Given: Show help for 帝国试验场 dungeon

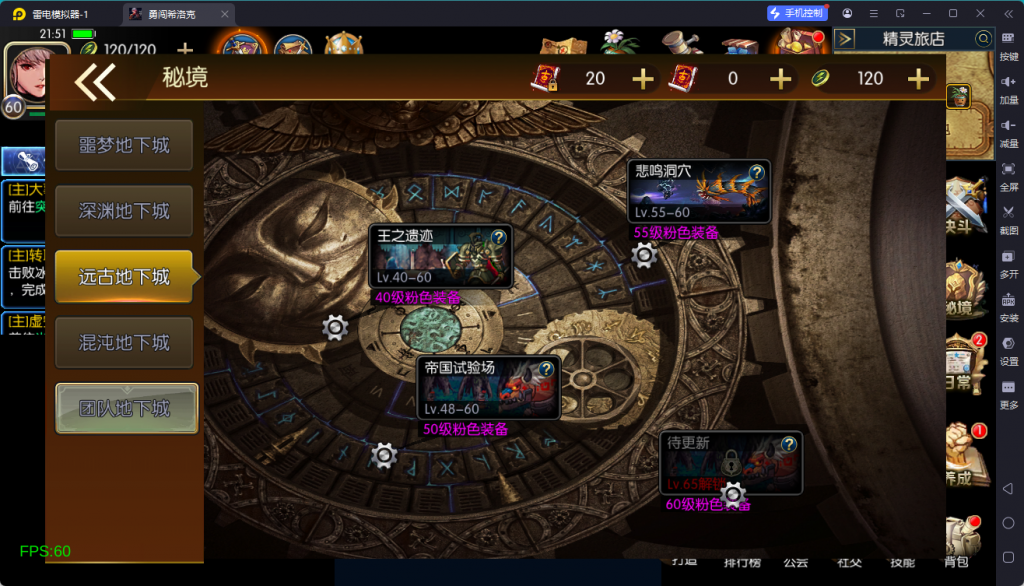Looking at the screenshot, I should pos(546,369).
